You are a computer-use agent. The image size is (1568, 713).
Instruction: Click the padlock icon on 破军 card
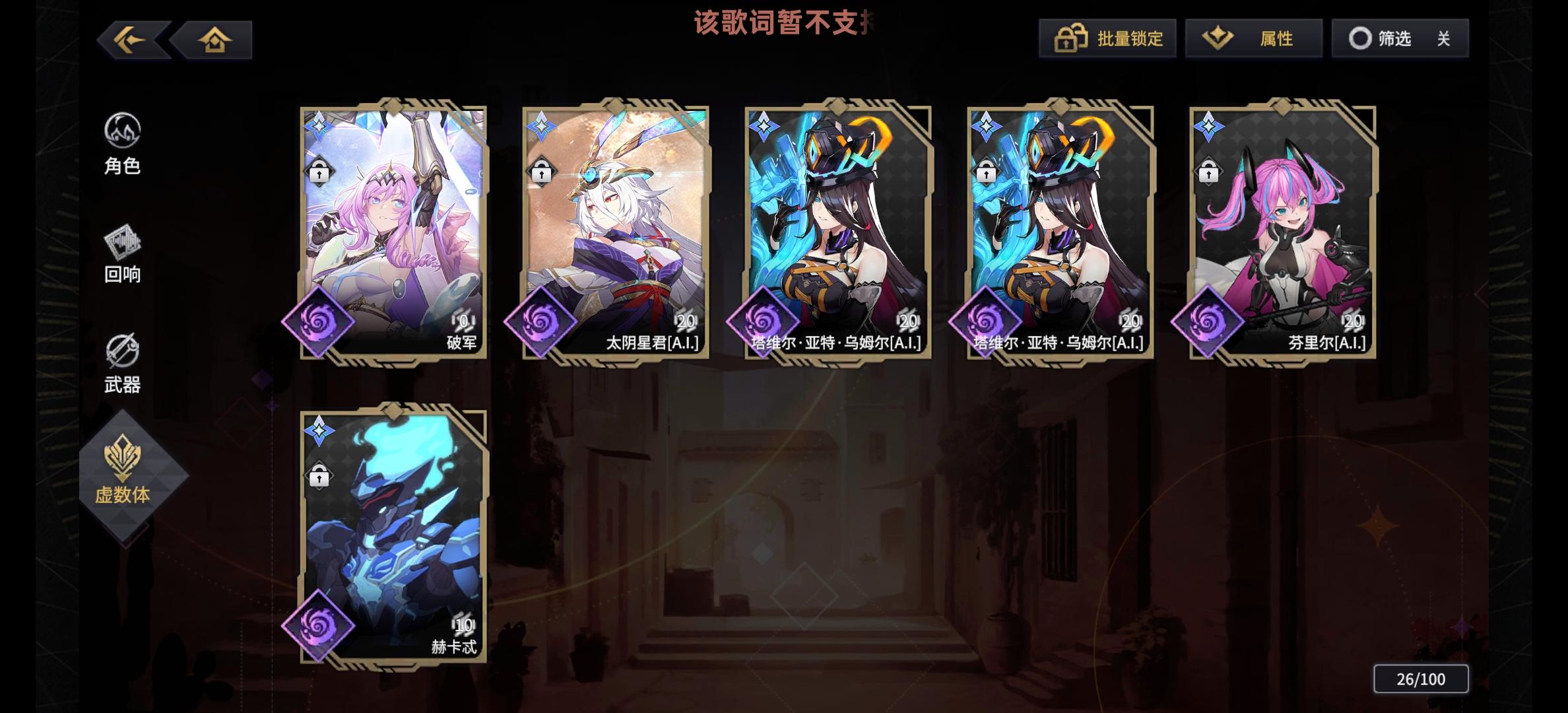click(320, 174)
